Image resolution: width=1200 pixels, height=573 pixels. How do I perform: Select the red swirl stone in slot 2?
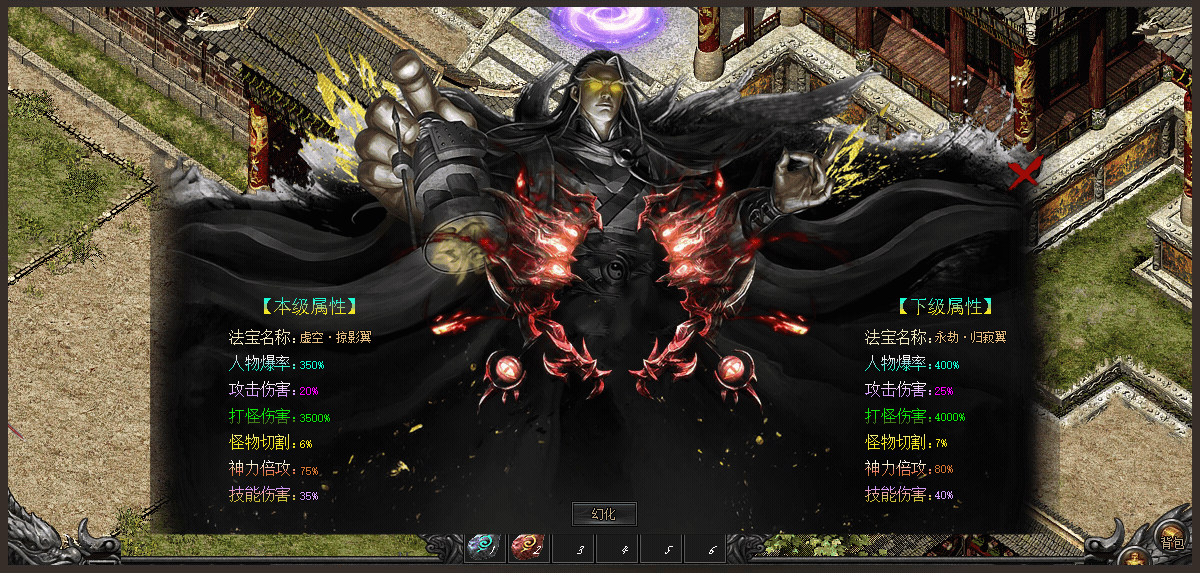(x=526, y=546)
